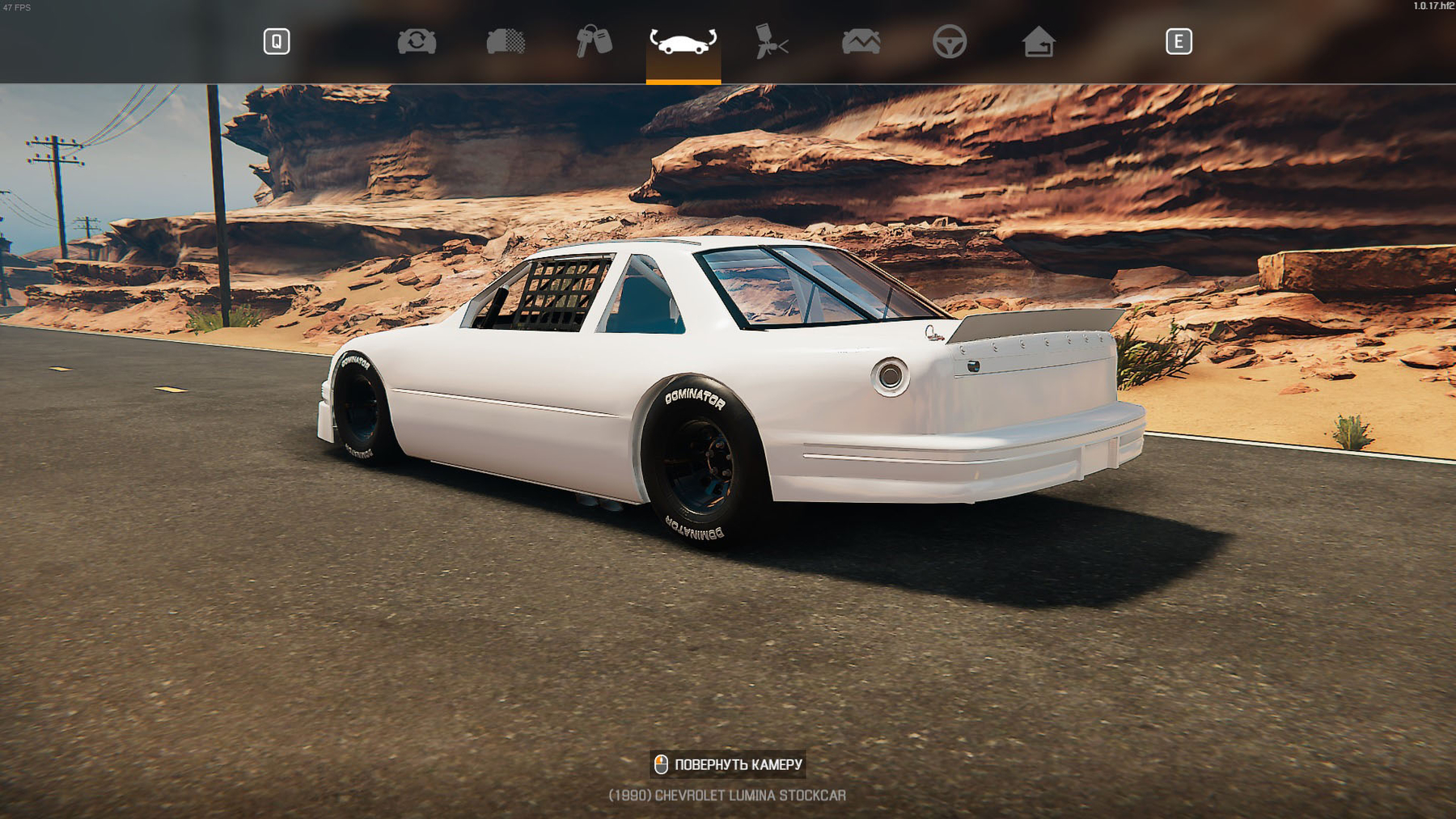
Task: Switch to the checkered car tab
Action: [506, 41]
